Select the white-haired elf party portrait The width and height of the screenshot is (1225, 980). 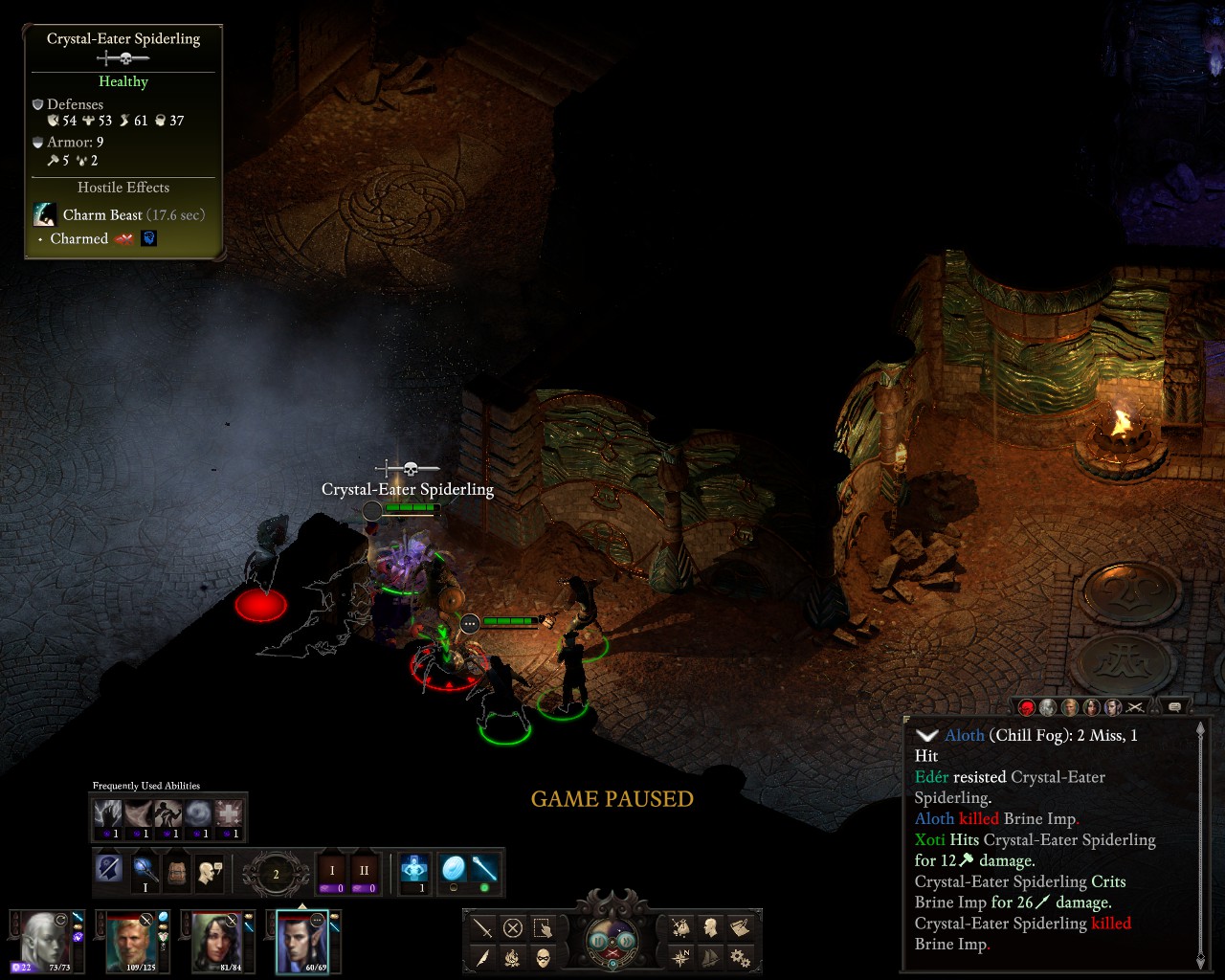pyautogui.click(x=45, y=940)
